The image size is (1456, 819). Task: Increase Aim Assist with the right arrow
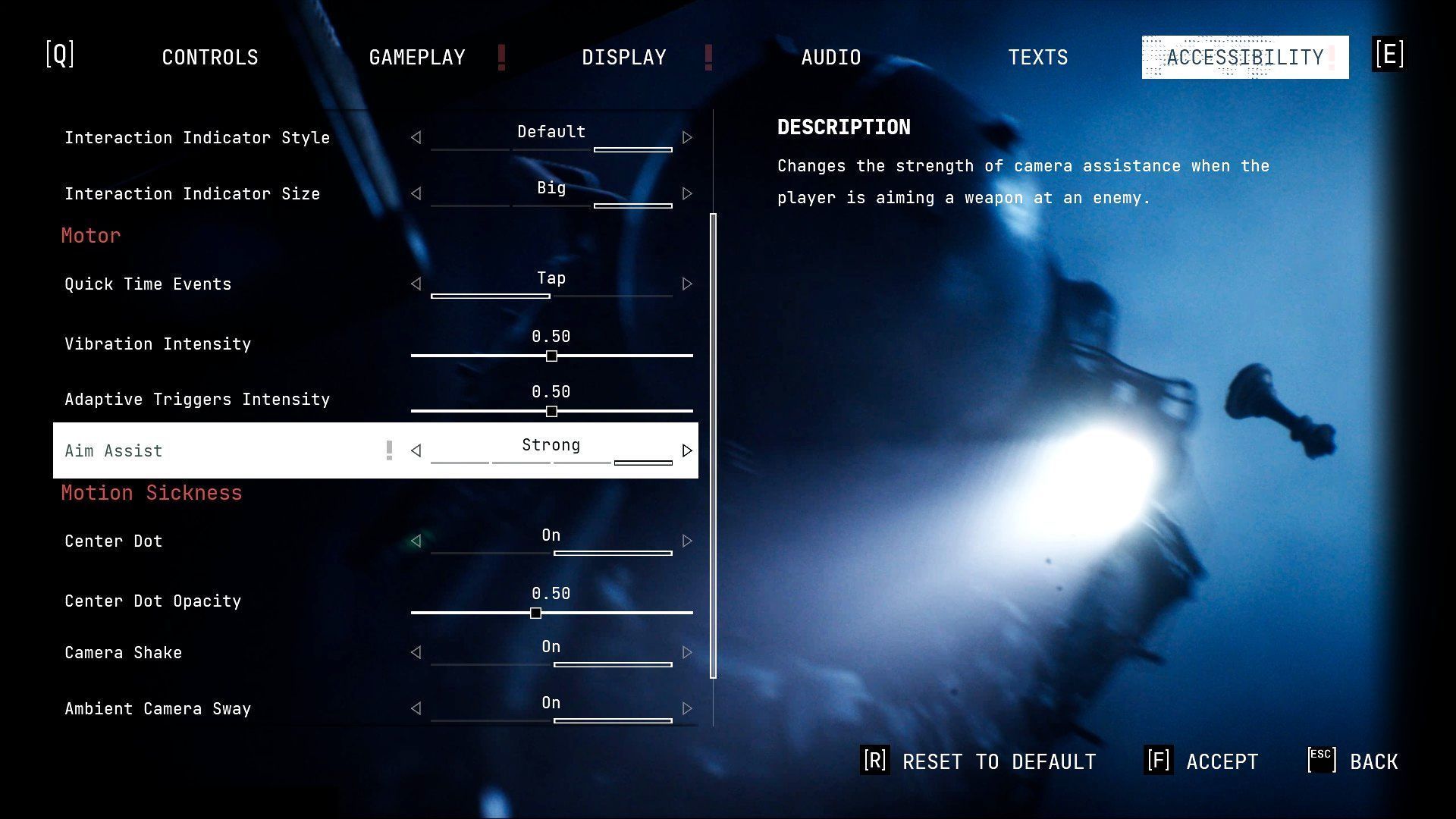tap(687, 451)
